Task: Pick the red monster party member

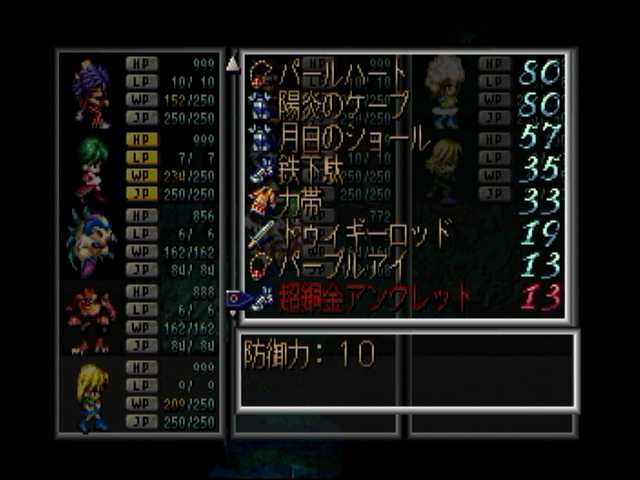Action: [x=91, y=318]
